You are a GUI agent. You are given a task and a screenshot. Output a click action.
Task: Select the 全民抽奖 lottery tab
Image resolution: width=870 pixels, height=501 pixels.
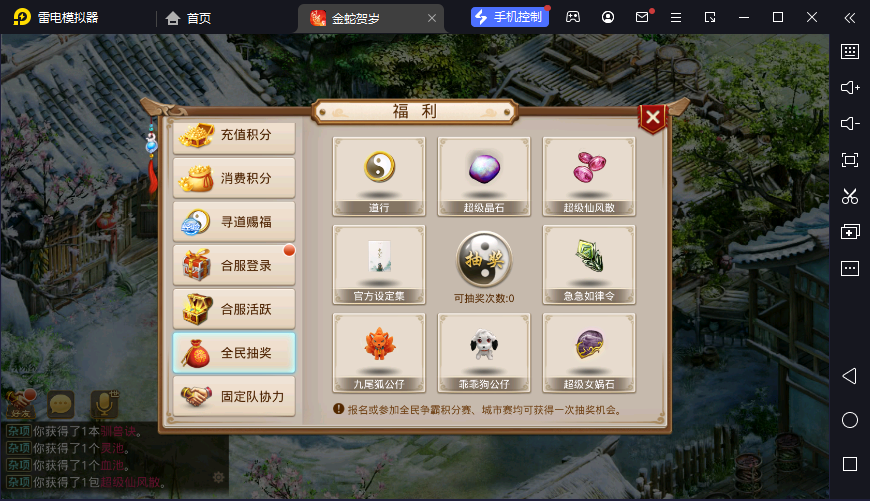[x=234, y=353]
